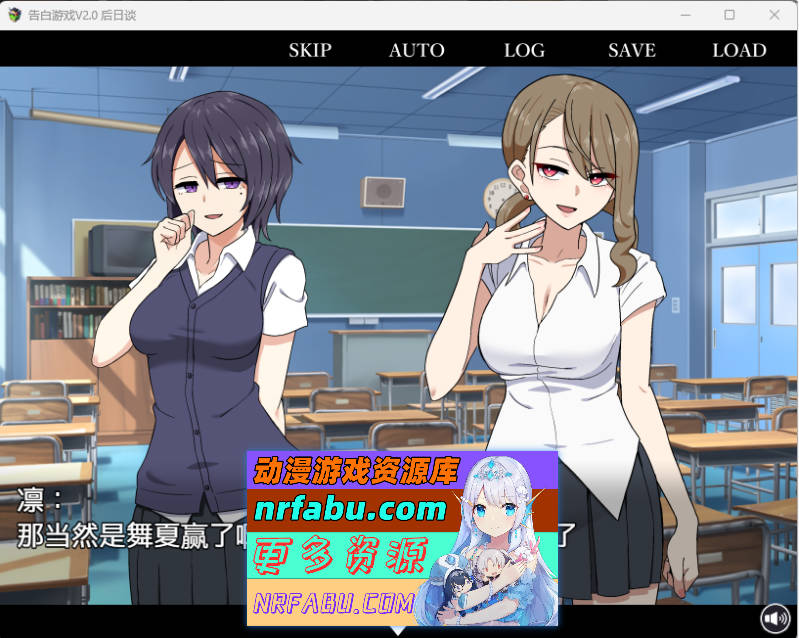Image resolution: width=799 pixels, height=638 pixels.
Task: Toggle the speaker sound icon
Action: click(775, 619)
